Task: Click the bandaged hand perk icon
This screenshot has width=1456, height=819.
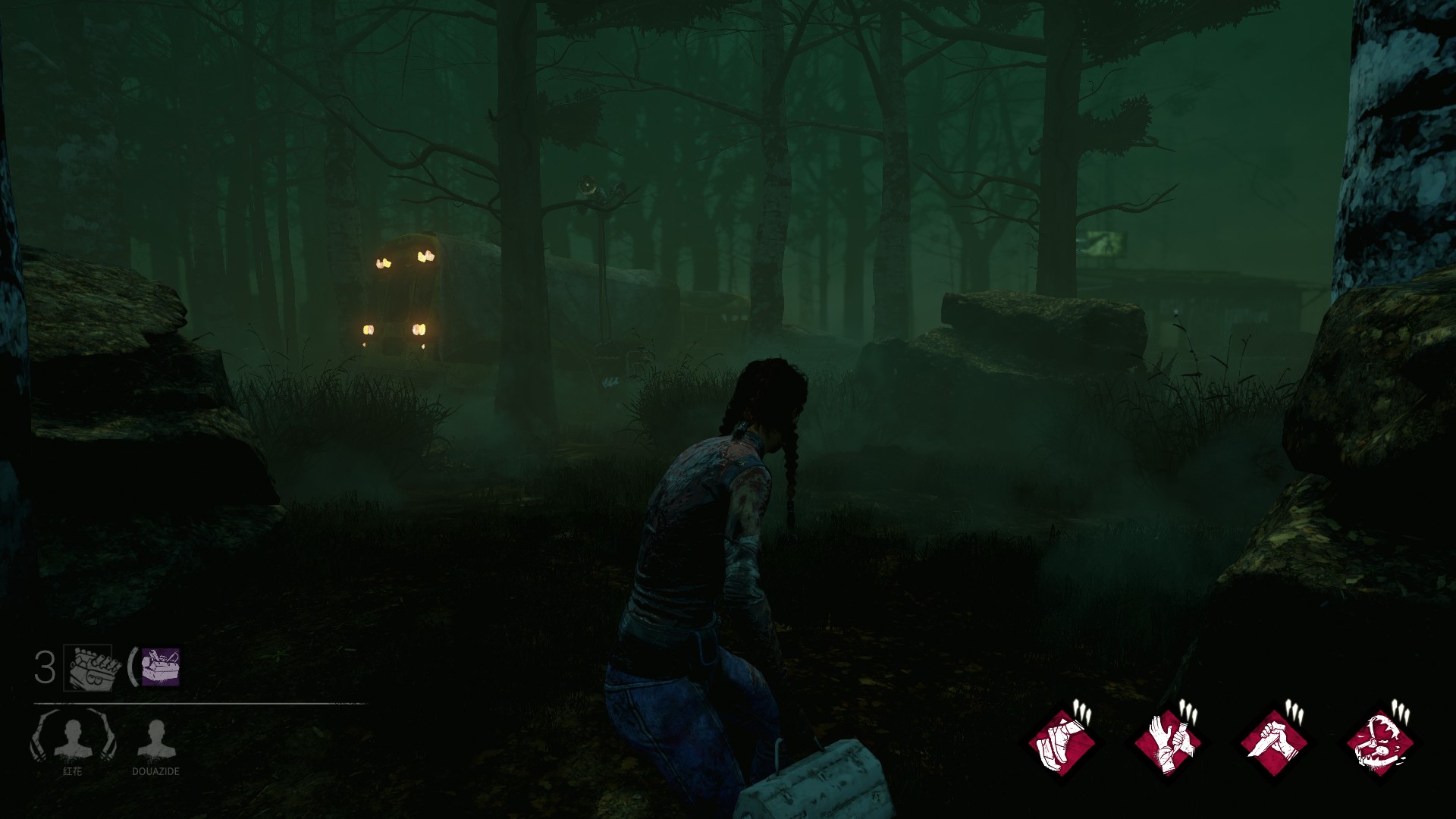Action: pyautogui.click(x=1168, y=743)
